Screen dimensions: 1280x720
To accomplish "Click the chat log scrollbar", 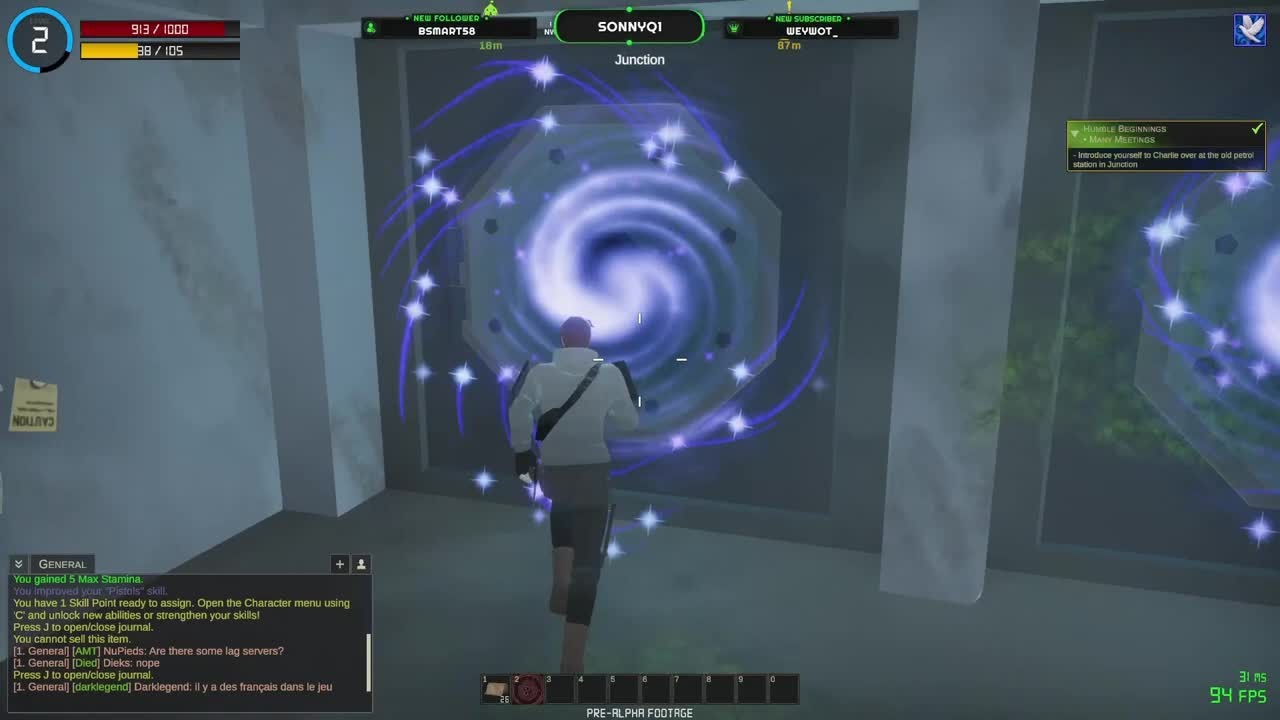I will [369, 660].
